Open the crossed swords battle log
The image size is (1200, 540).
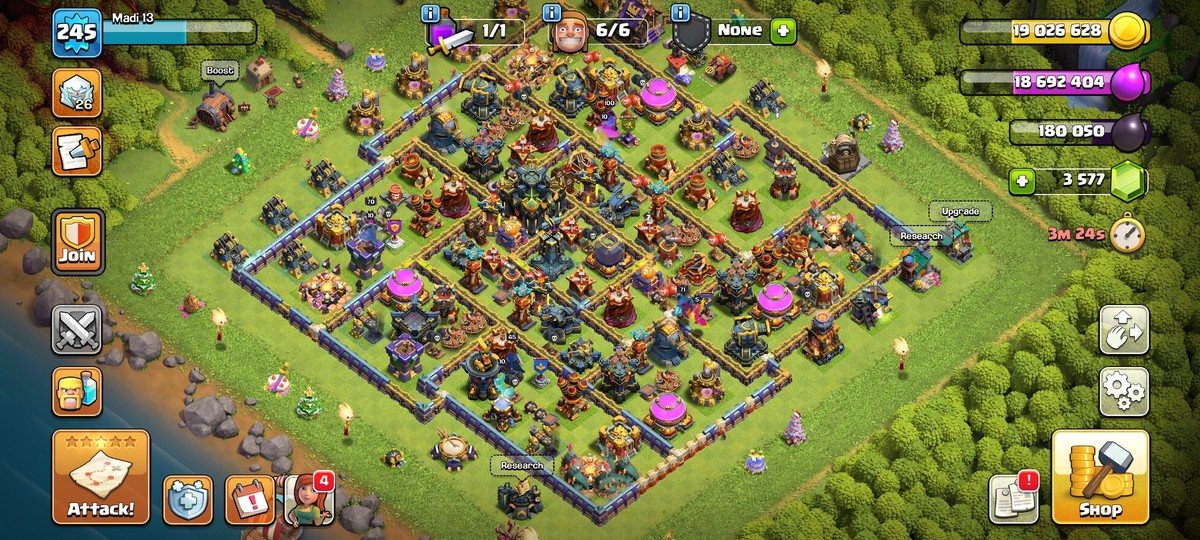77,330
